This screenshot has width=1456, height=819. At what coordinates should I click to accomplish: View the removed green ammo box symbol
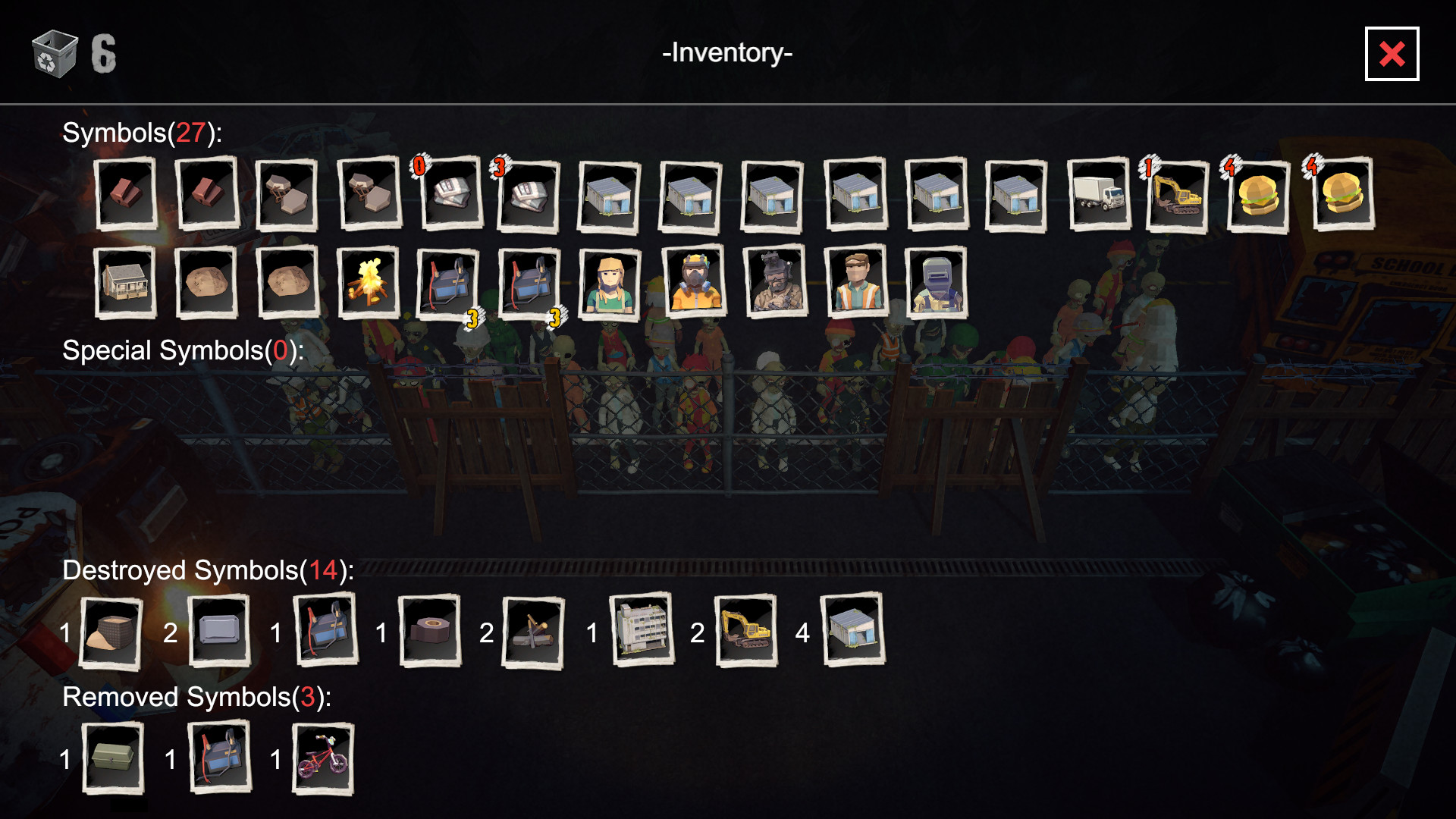pyautogui.click(x=112, y=758)
